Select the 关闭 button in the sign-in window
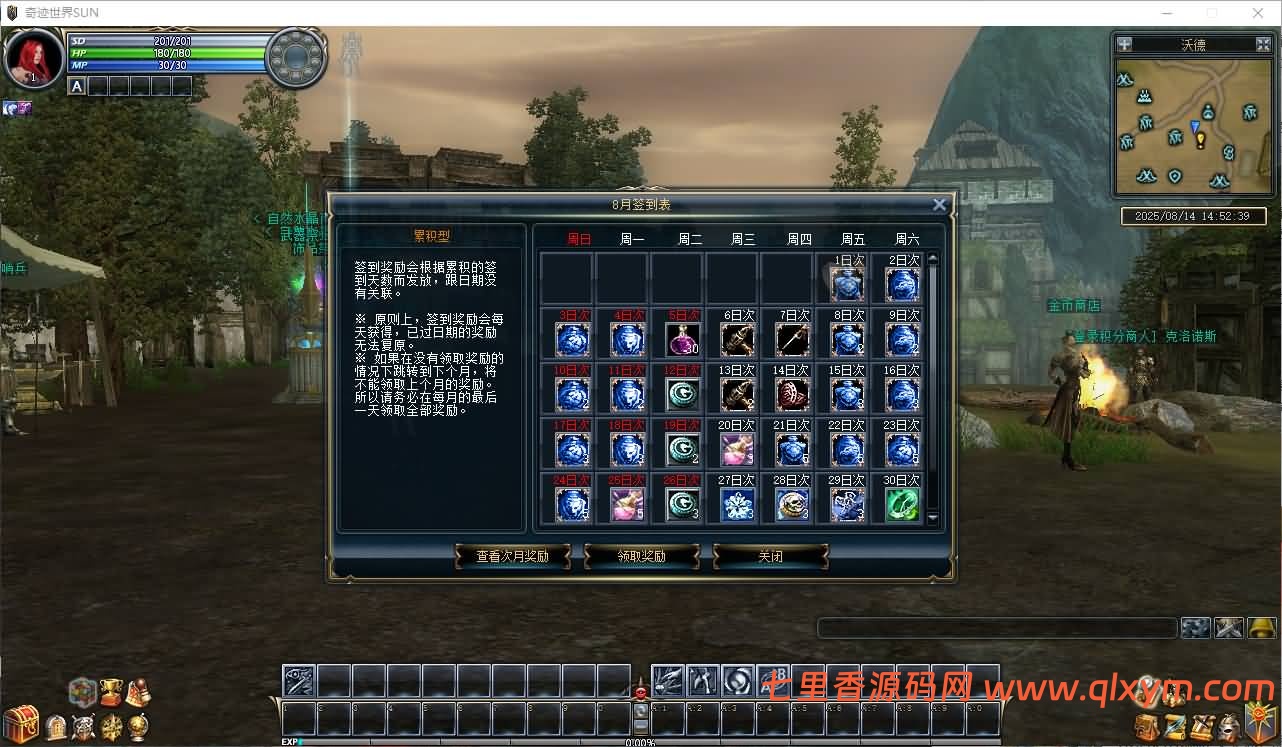 (770, 557)
